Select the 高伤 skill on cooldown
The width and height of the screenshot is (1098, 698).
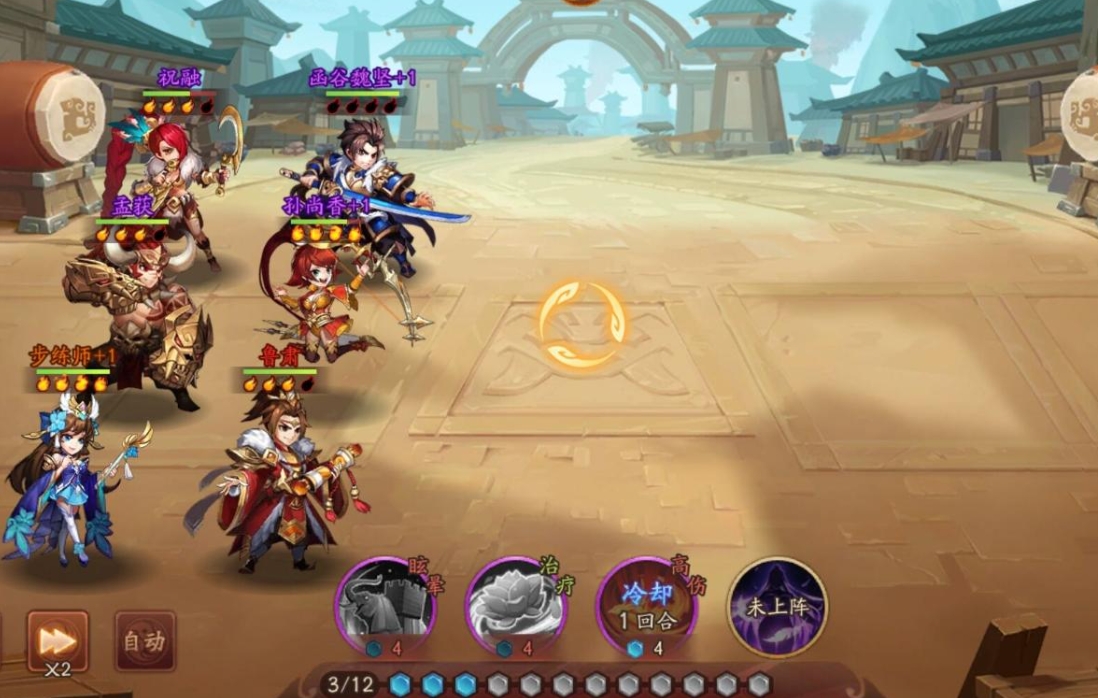click(647, 604)
